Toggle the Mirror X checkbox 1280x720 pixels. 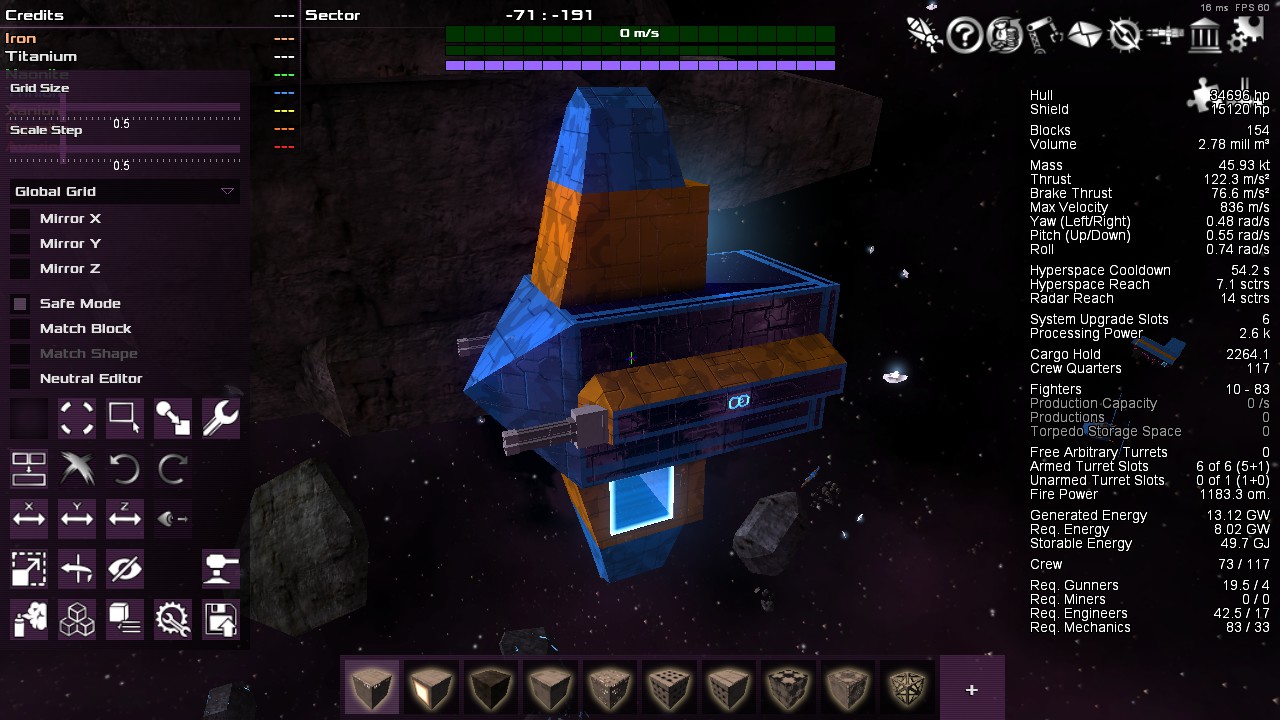coord(20,219)
